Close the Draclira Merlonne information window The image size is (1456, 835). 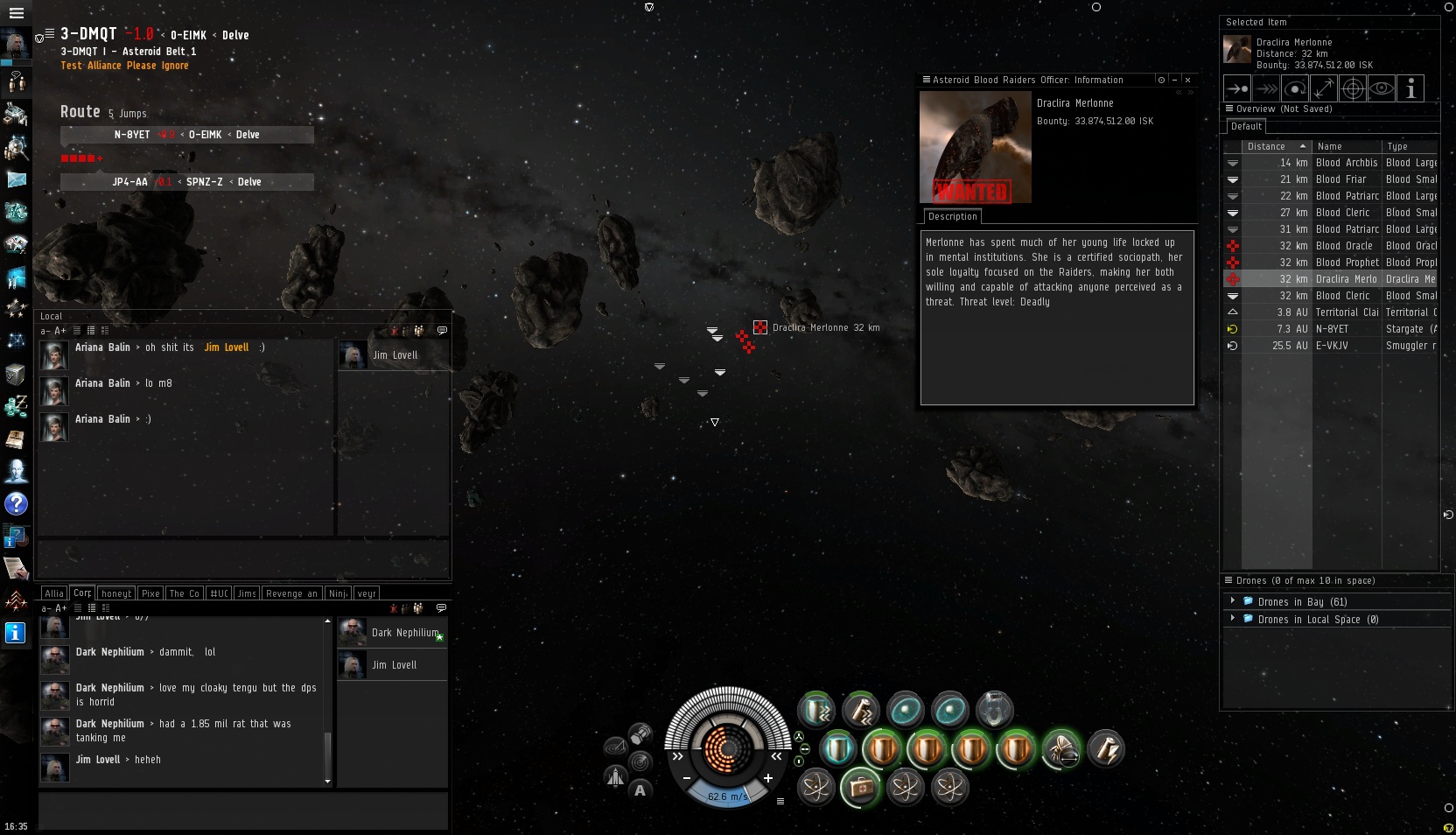coord(1187,80)
